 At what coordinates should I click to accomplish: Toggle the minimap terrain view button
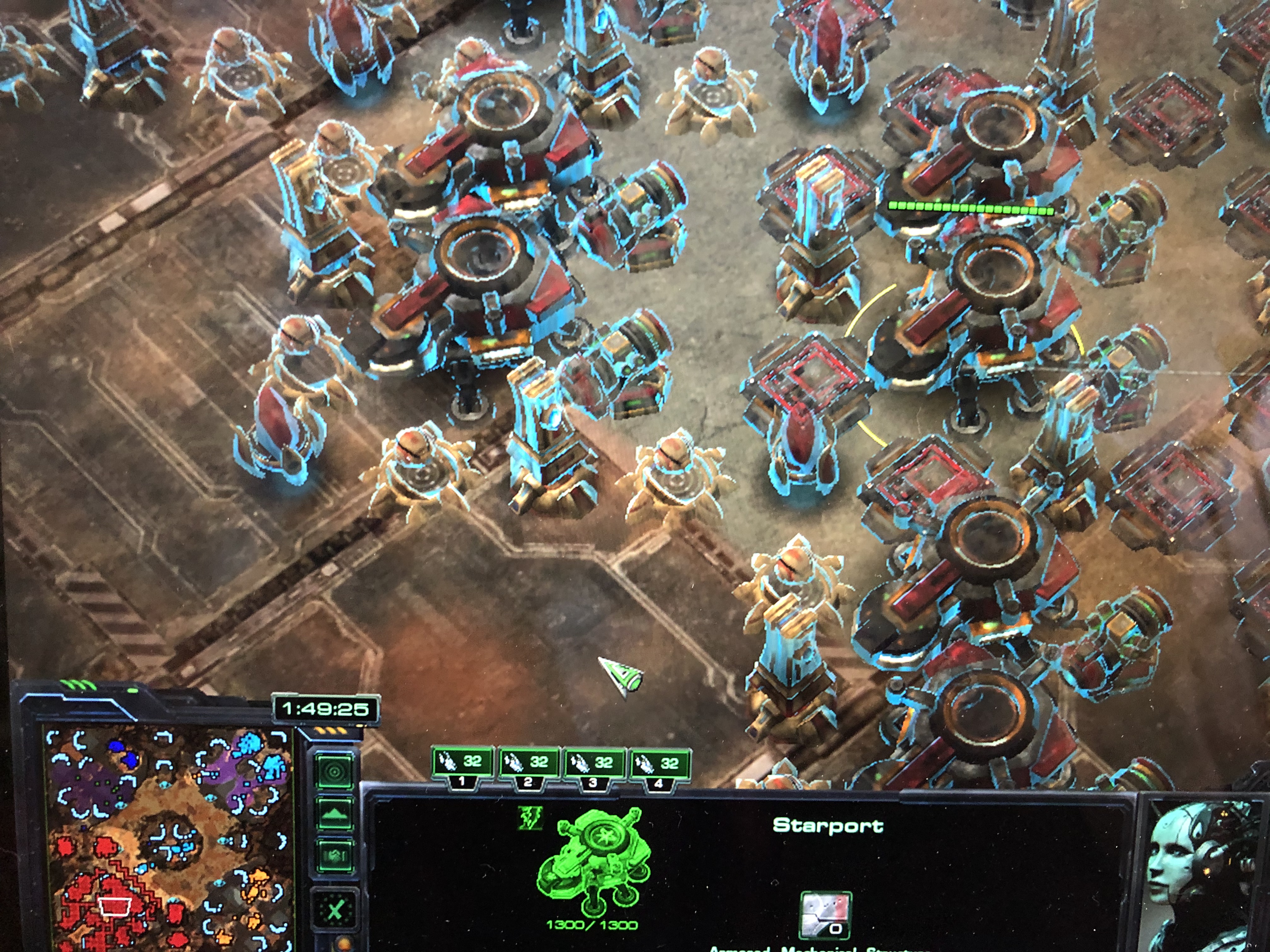click(335, 814)
